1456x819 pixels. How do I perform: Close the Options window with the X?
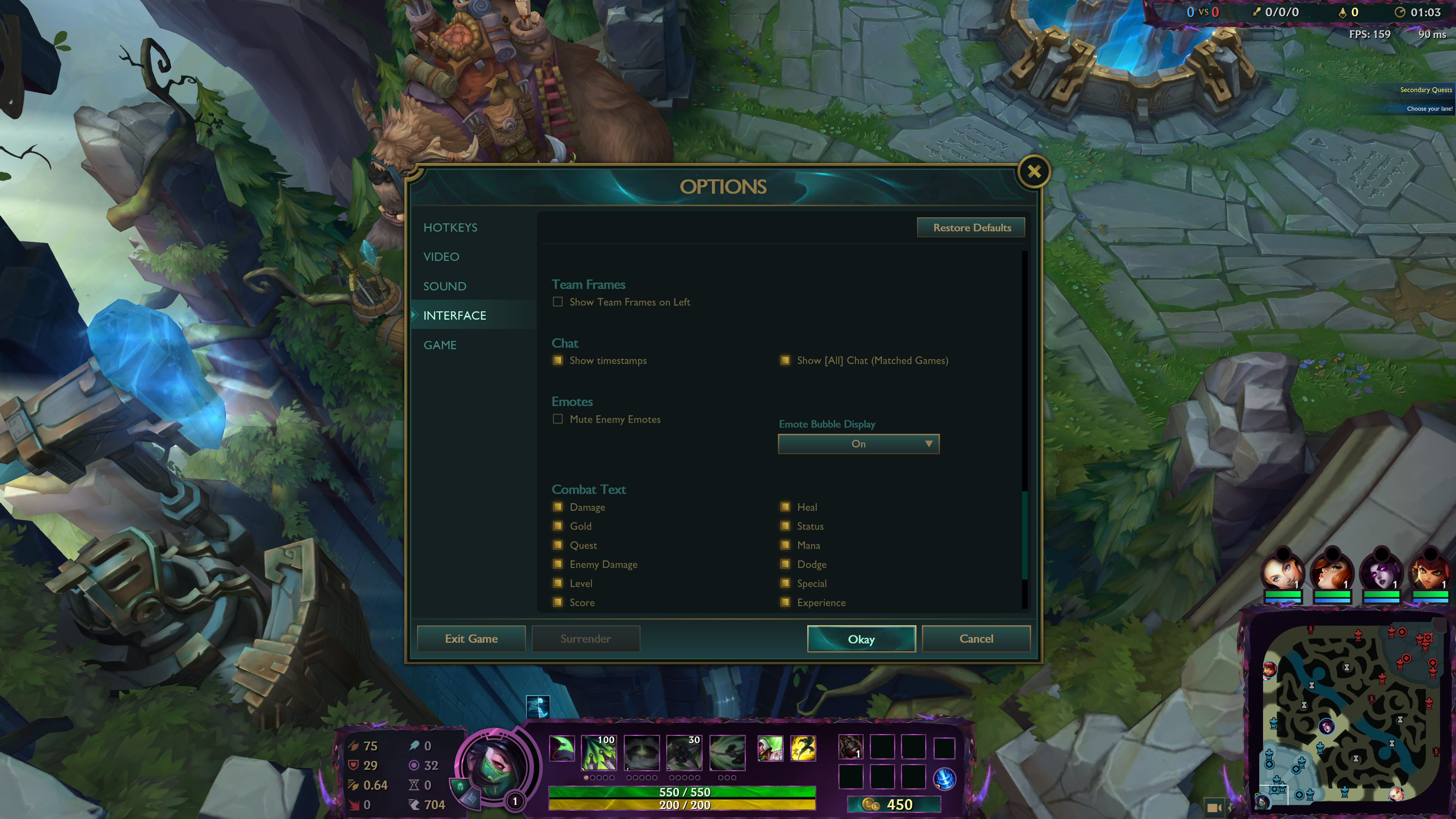(x=1033, y=172)
